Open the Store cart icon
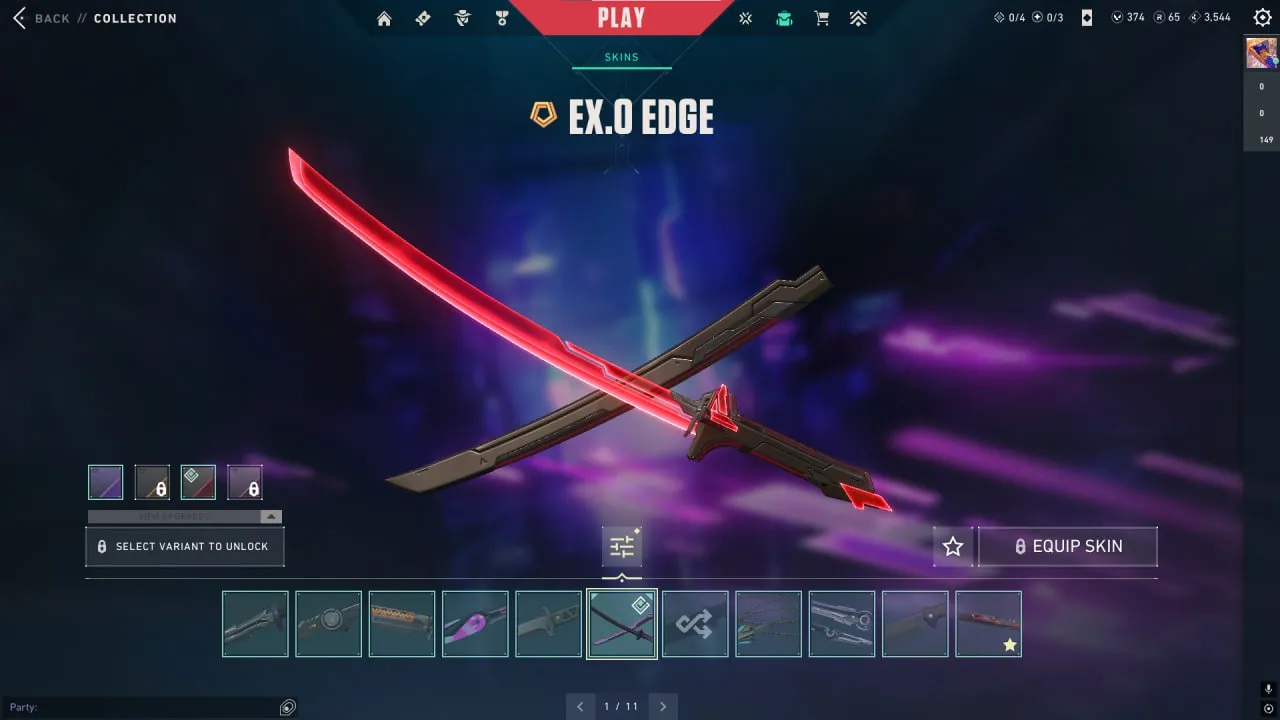Image resolution: width=1280 pixels, height=720 pixels. click(821, 17)
